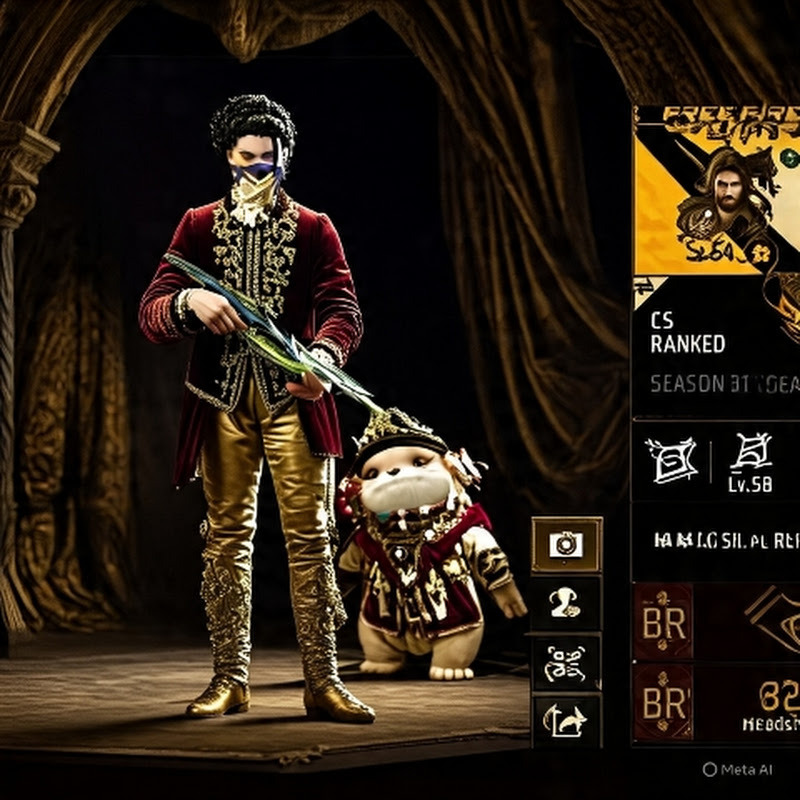Select the share arrow icon
This screenshot has height=800, width=800.
[x=565, y=719]
